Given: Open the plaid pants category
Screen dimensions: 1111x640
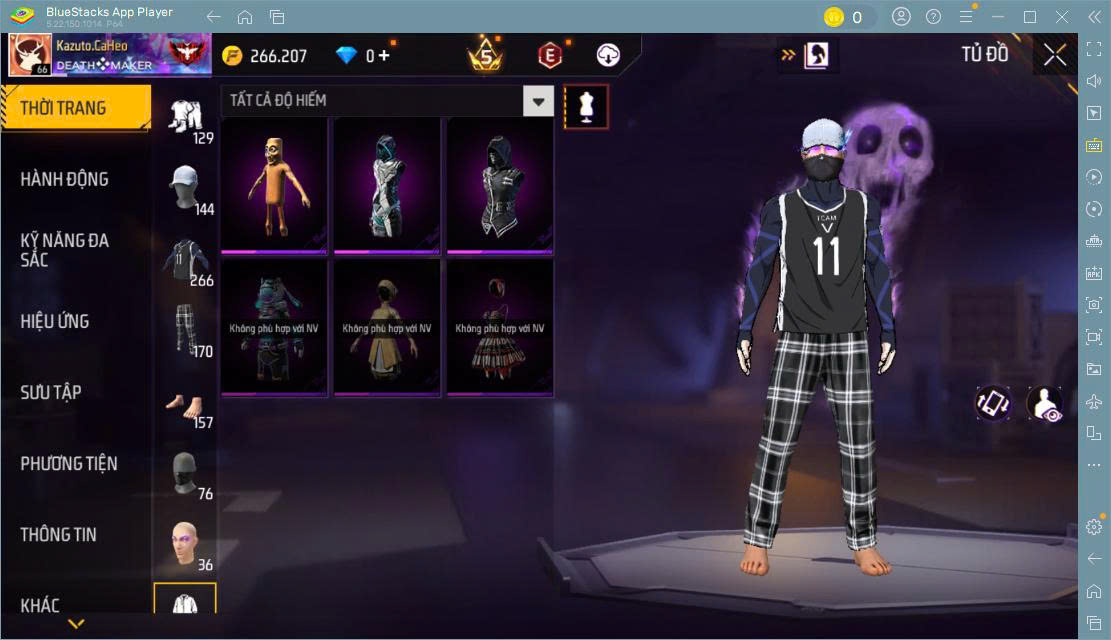Looking at the screenshot, I should pyautogui.click(x=185, y=328).
